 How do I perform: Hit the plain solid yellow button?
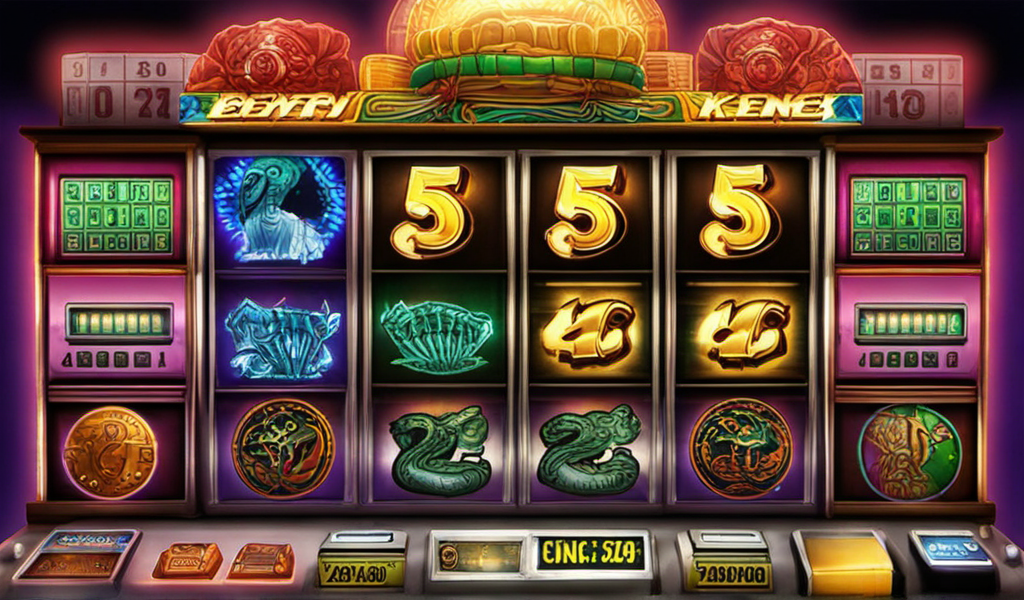coord(842,563)
